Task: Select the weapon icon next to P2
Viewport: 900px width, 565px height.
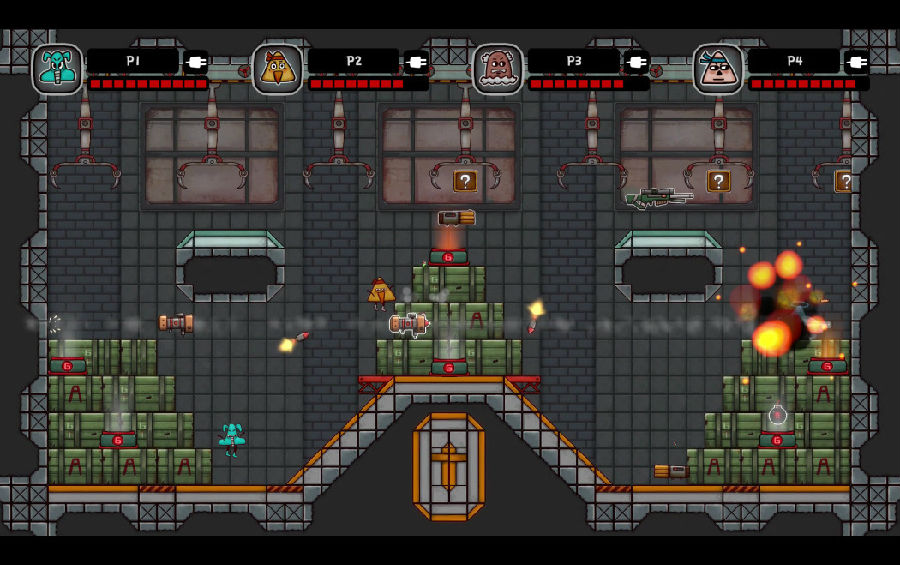Action: click(416, 62)
